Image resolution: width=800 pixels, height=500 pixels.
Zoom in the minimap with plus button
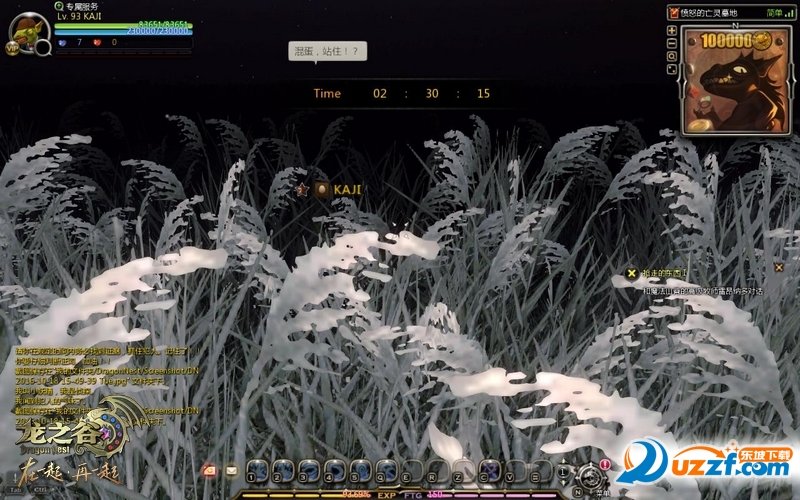point(672,30)
